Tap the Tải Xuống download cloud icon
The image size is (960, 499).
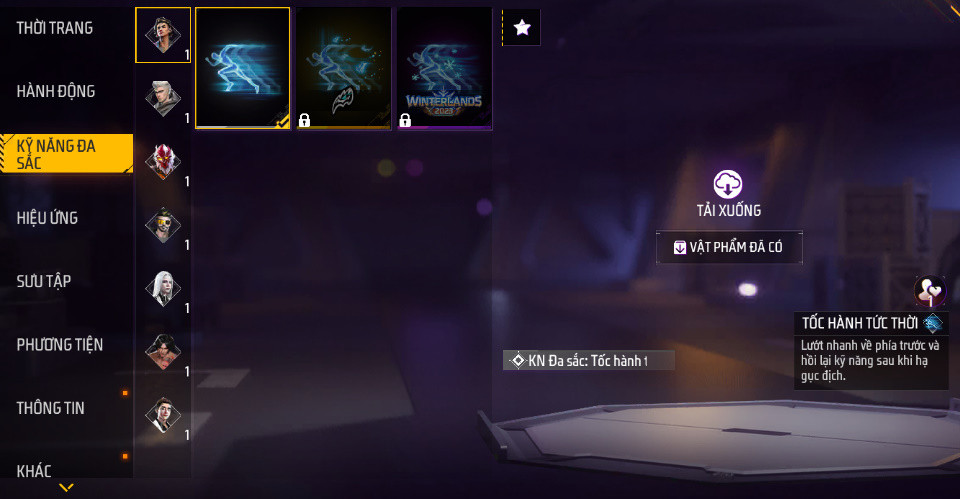pos(728,184)
